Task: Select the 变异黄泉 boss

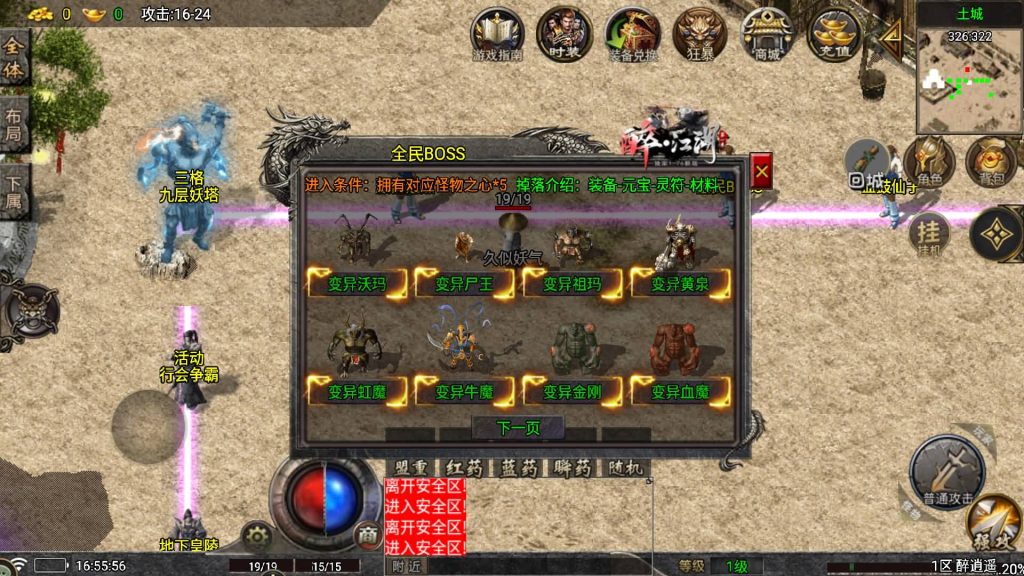Action: click(680, 284)
